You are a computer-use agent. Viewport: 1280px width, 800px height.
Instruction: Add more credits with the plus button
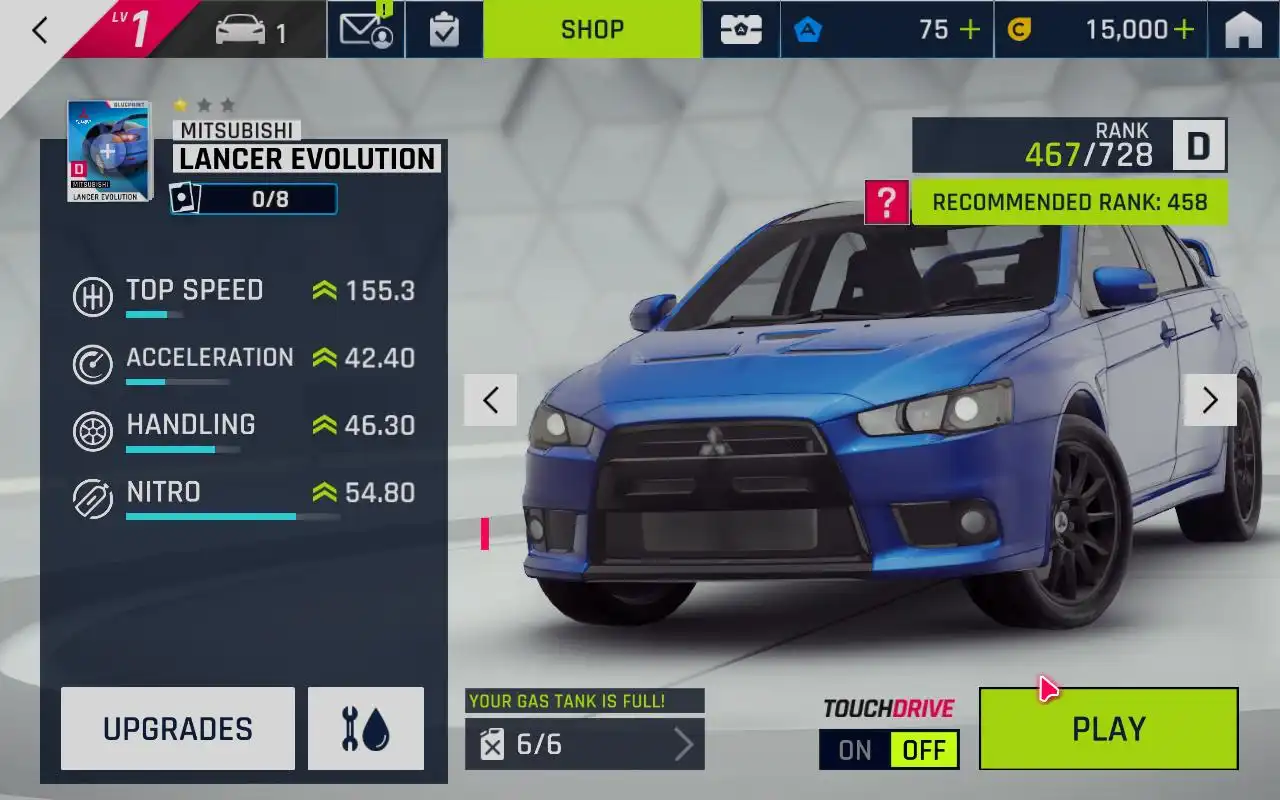click(x=1184, y=30)
